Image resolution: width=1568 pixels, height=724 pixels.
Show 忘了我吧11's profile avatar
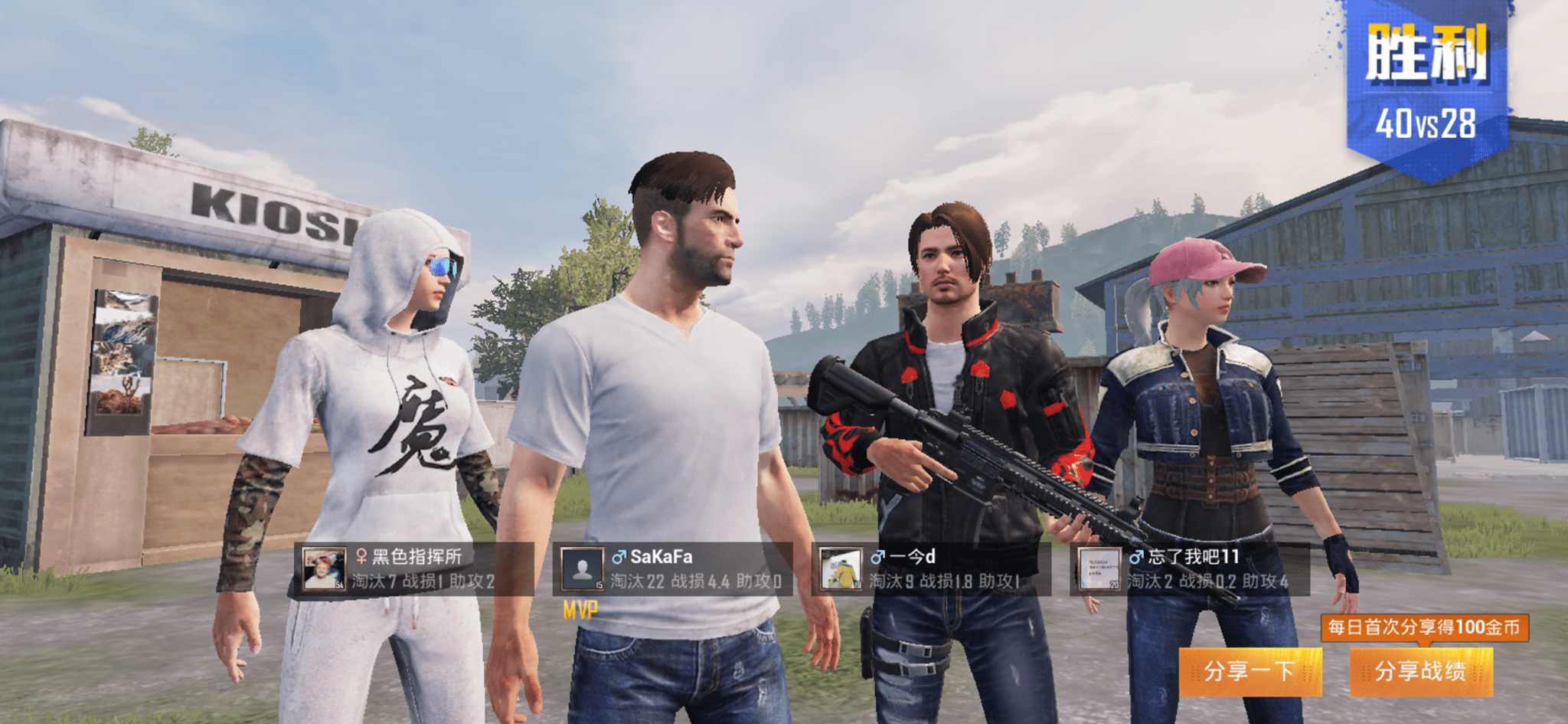pos(1099,568)
